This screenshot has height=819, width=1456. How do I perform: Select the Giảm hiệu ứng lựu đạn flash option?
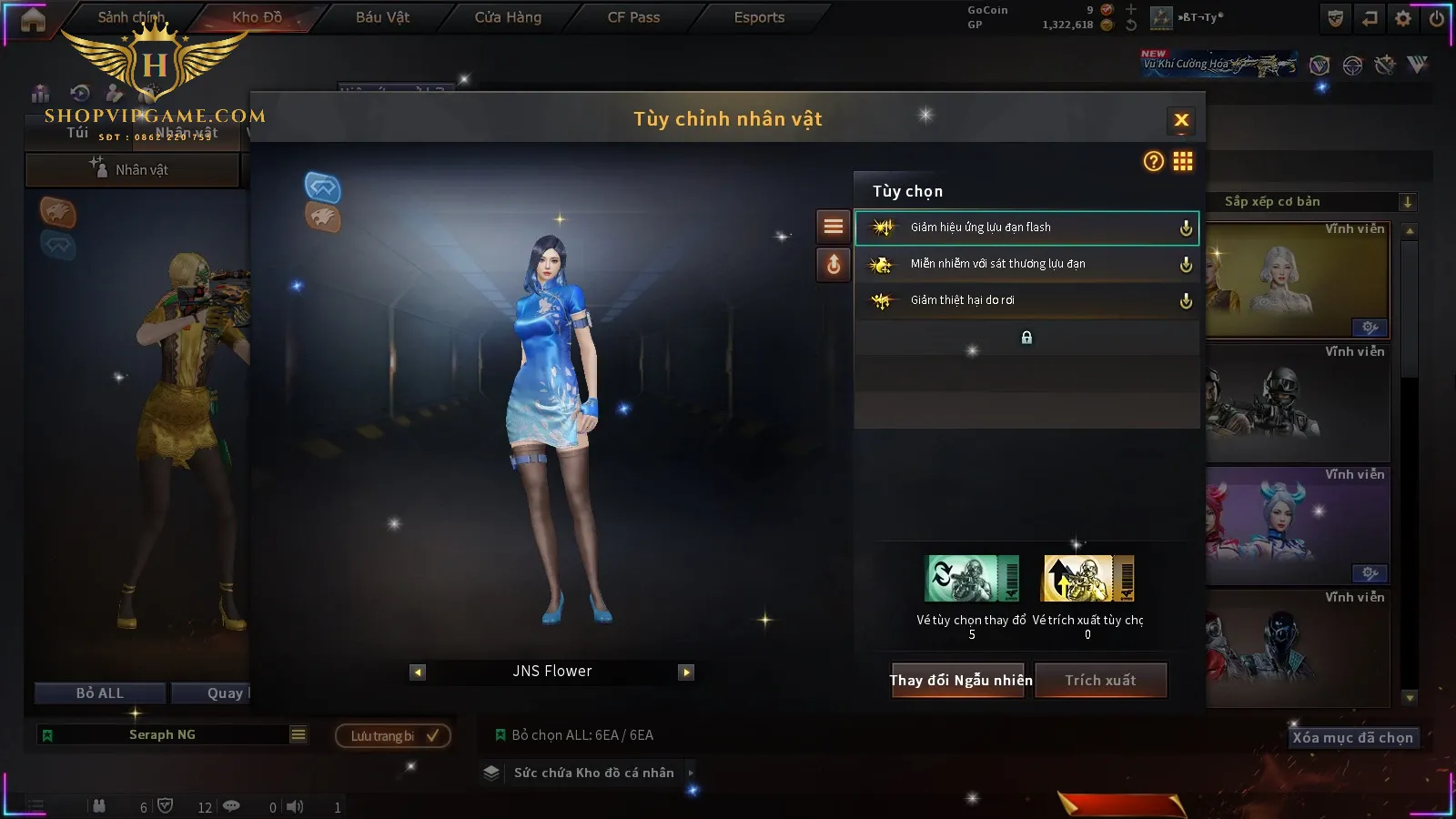click(1026, 227)
